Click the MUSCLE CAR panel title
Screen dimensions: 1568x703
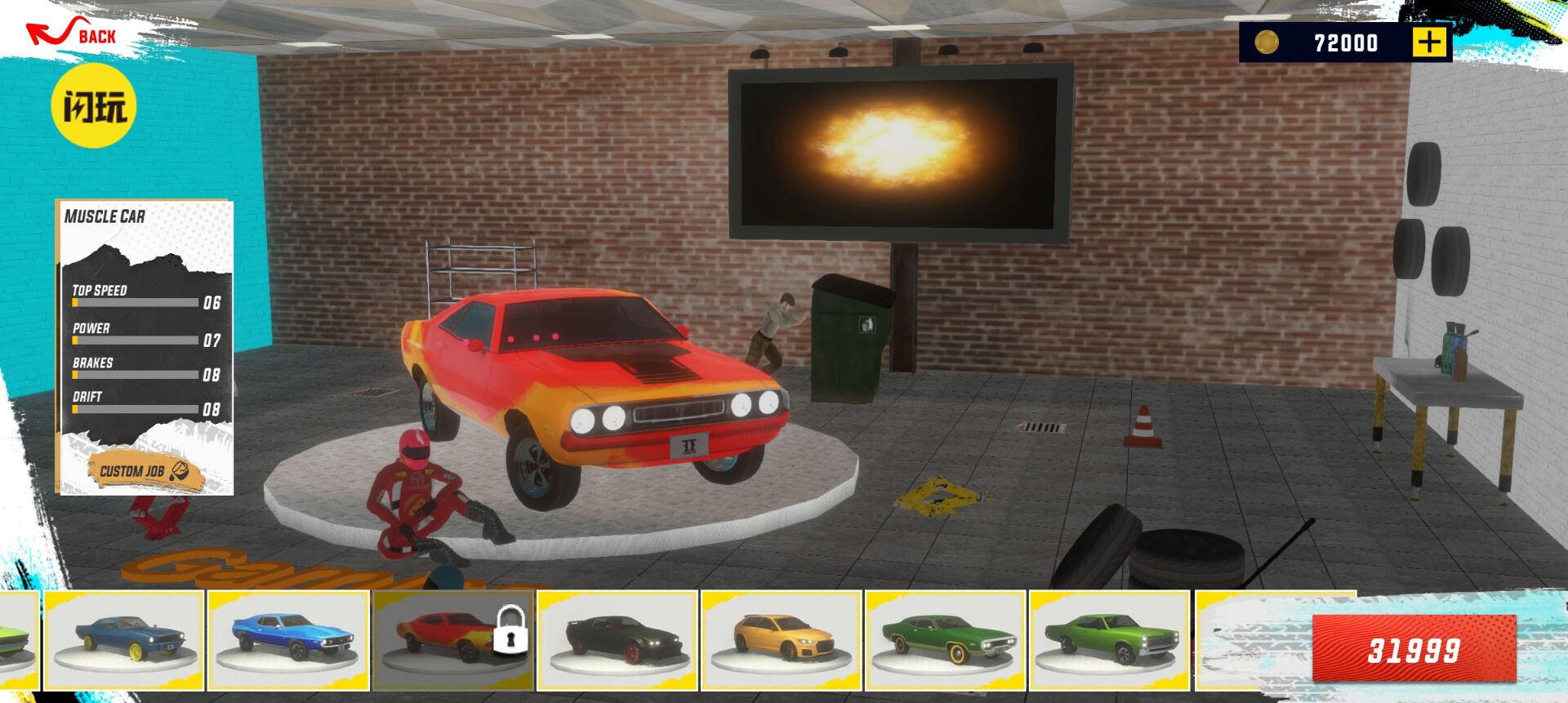click(x=105, y=217)
